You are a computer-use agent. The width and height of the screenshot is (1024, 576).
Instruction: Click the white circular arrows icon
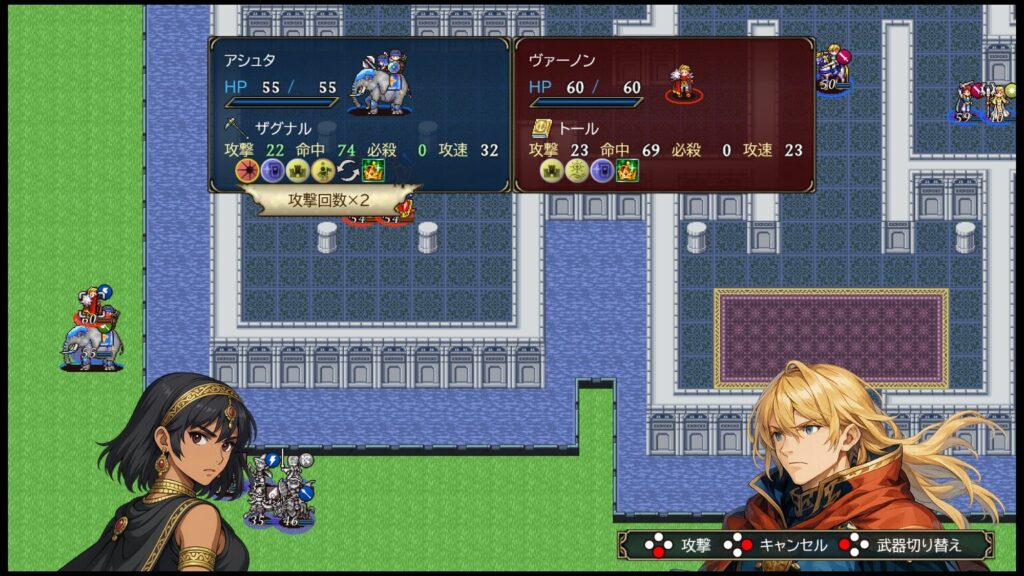pos(347,171)
